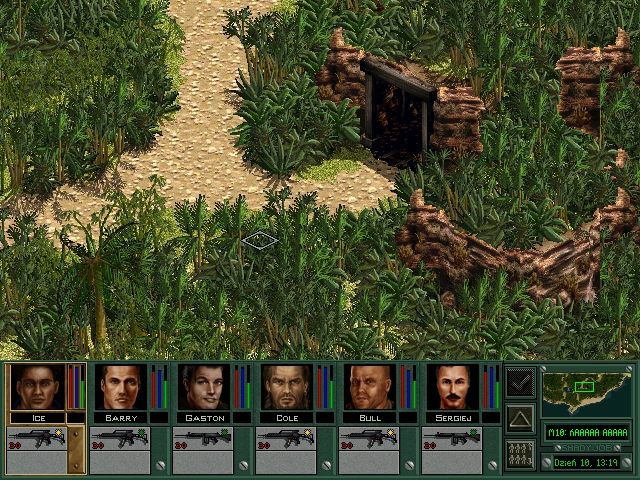Click the checkmark end-turn button
This screenshot has height=480, width=640.
tap(520, 383)
